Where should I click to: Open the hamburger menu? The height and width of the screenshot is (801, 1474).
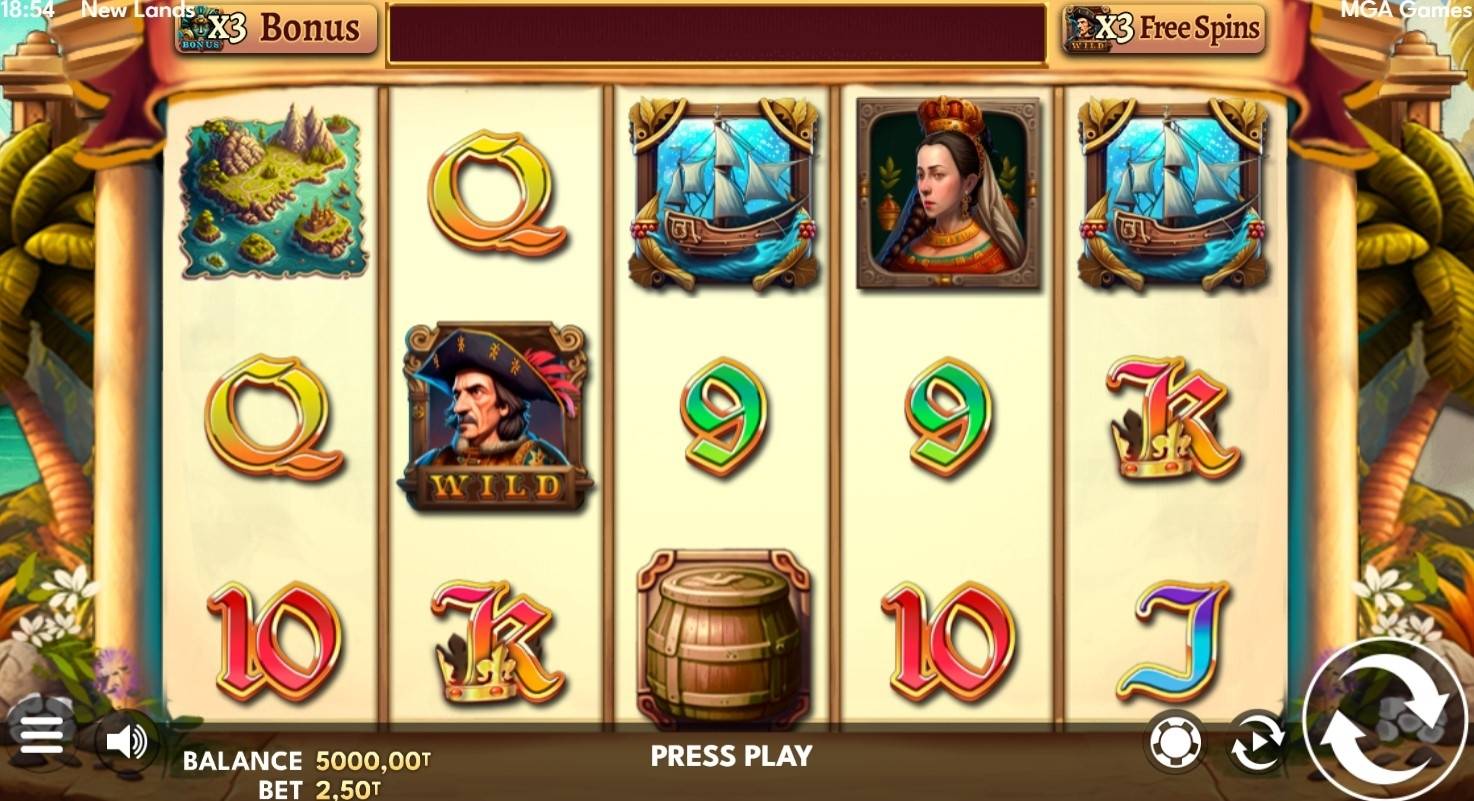point(41,736)
